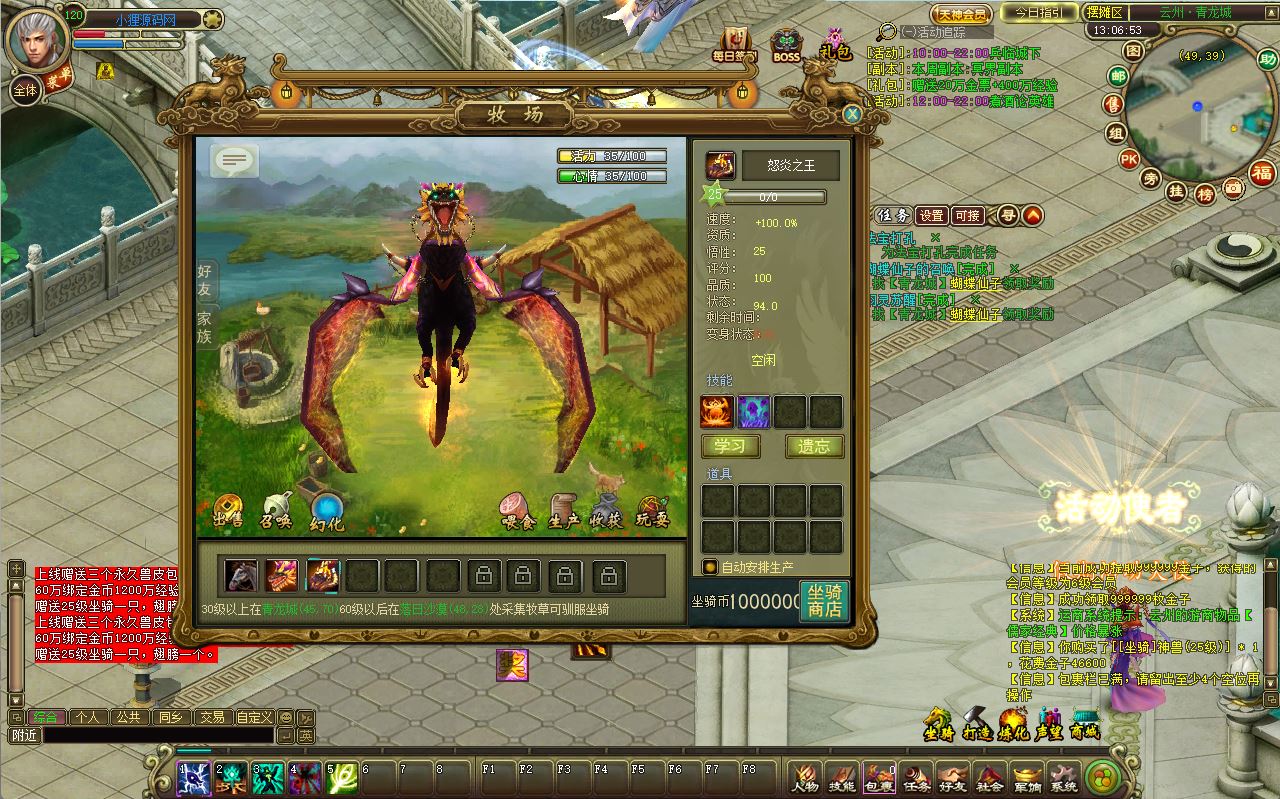The width and height of the screenshot is (1280, 799).
Task: Open the 包裹 inventory bag
Action: [x=878, y=778]
